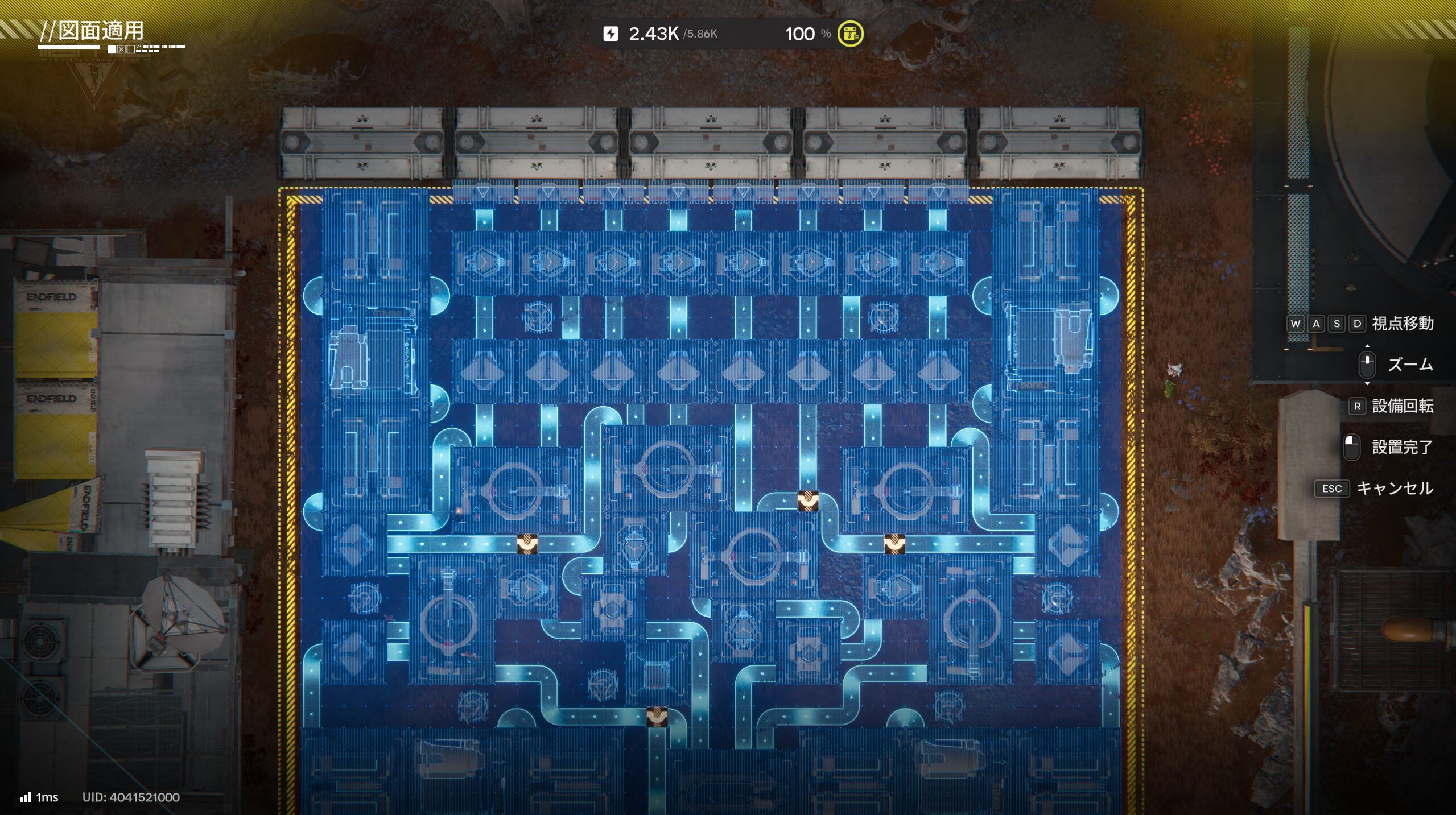Viewport: 1456px width, 815px height.
Task: Click the yellow blueprint materials icon
Action: (x=850, y=34)
